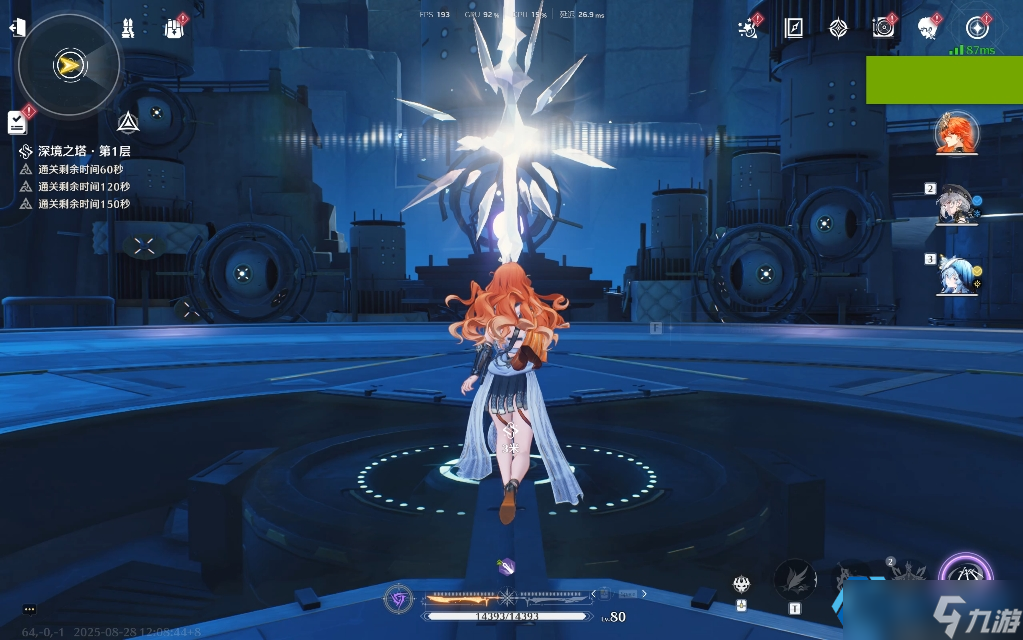Image resolution: width=1023 pixels, height=640 pixels.
Task: Select the orange-haired active character portrait
Action: [956, 134]
